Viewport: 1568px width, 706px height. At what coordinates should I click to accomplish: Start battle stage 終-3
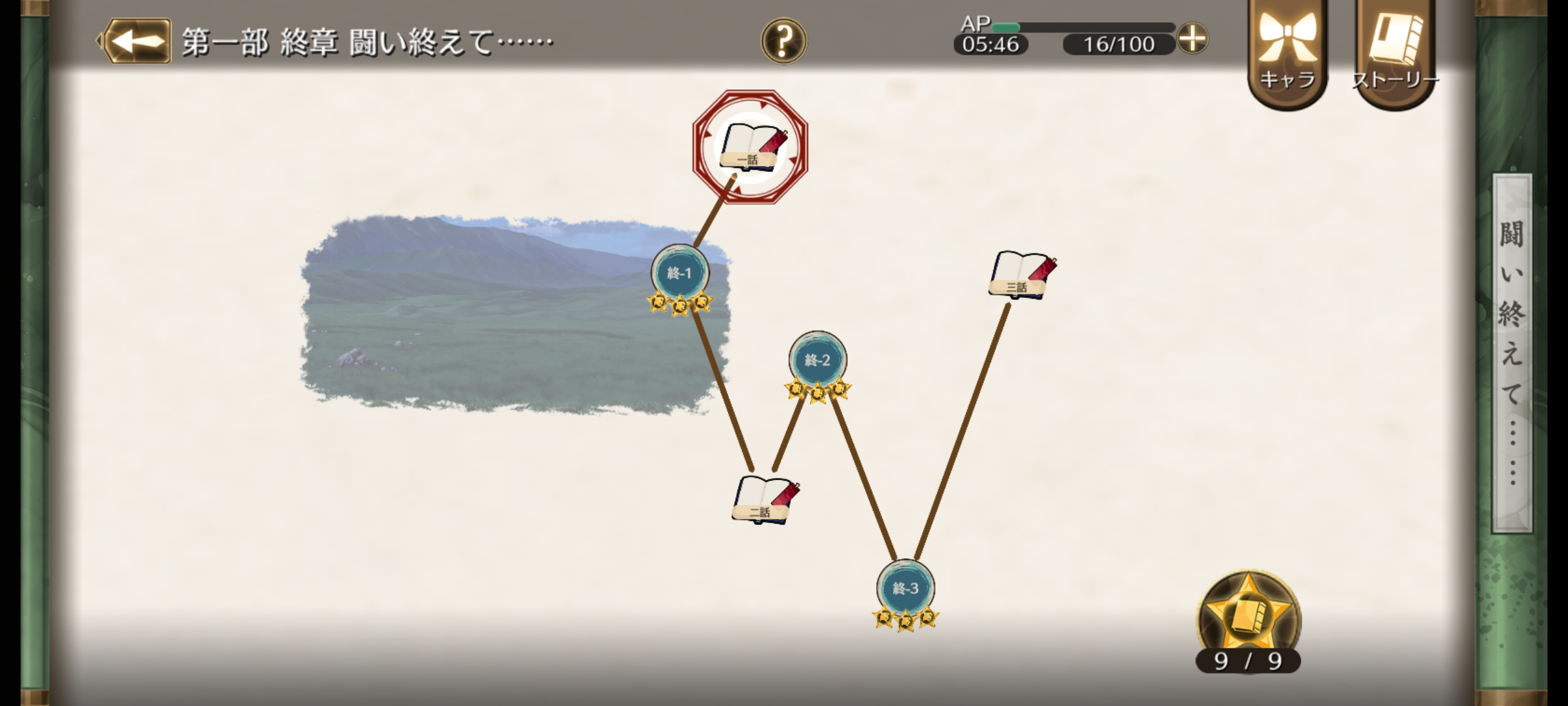point(906,588)
